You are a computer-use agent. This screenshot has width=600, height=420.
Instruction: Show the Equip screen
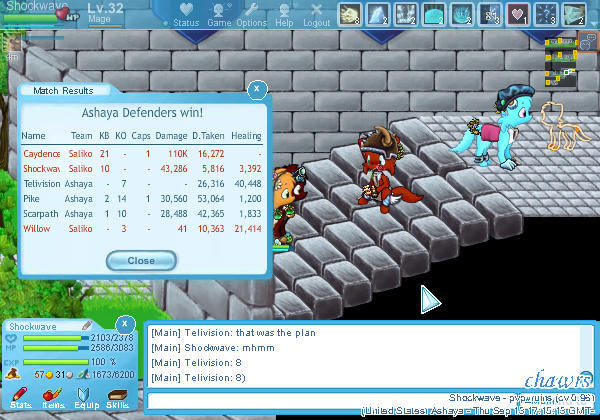pos(85,396)
